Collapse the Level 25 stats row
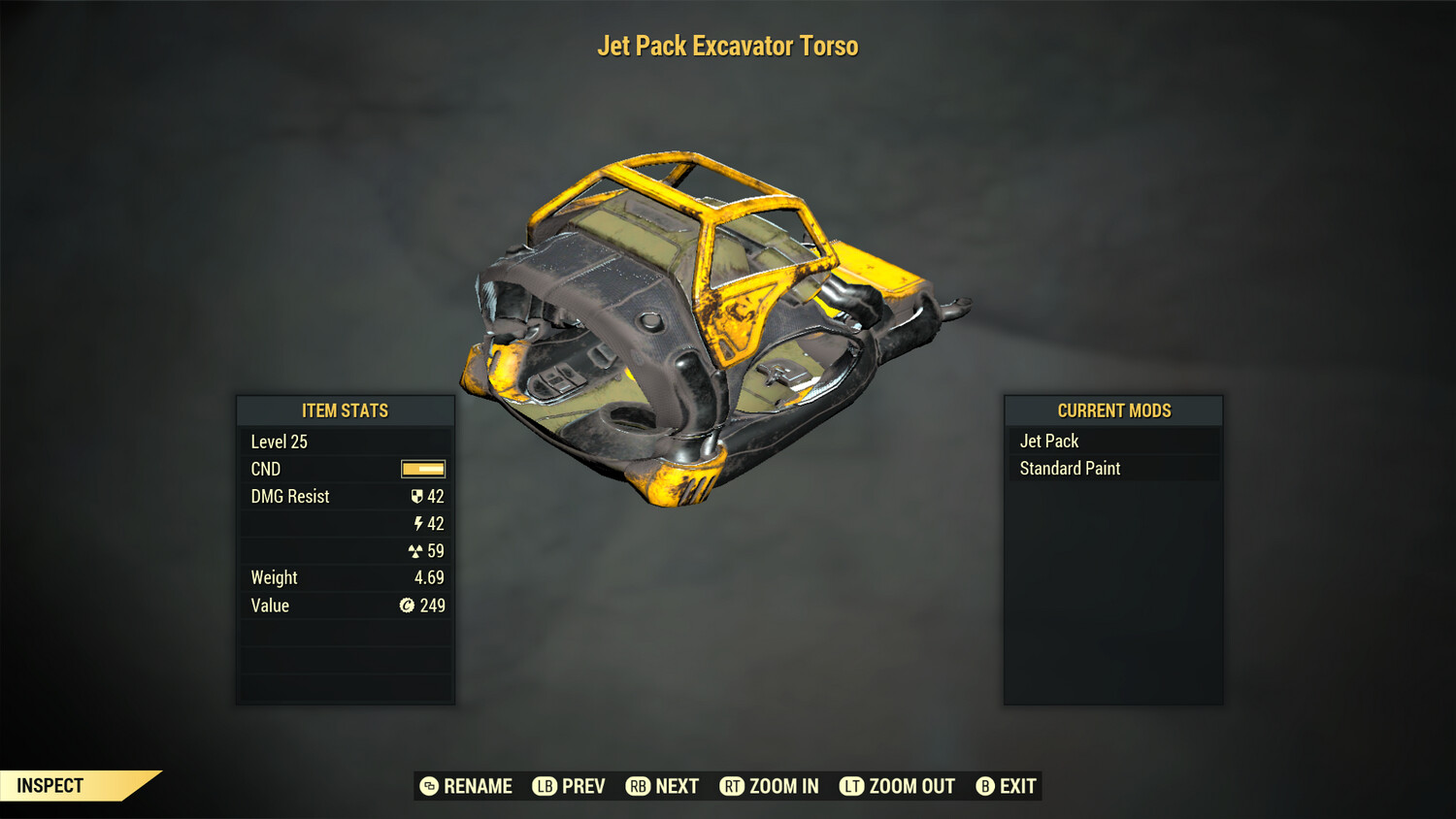Image resolution: width=1456 pixels, height=819 pixels. (280, 442)
